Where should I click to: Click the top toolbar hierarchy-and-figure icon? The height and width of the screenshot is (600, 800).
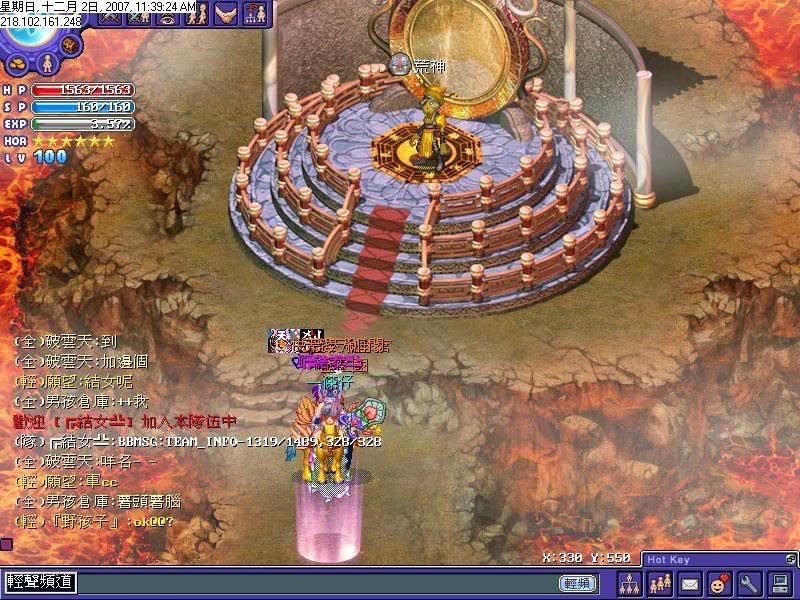255,14
